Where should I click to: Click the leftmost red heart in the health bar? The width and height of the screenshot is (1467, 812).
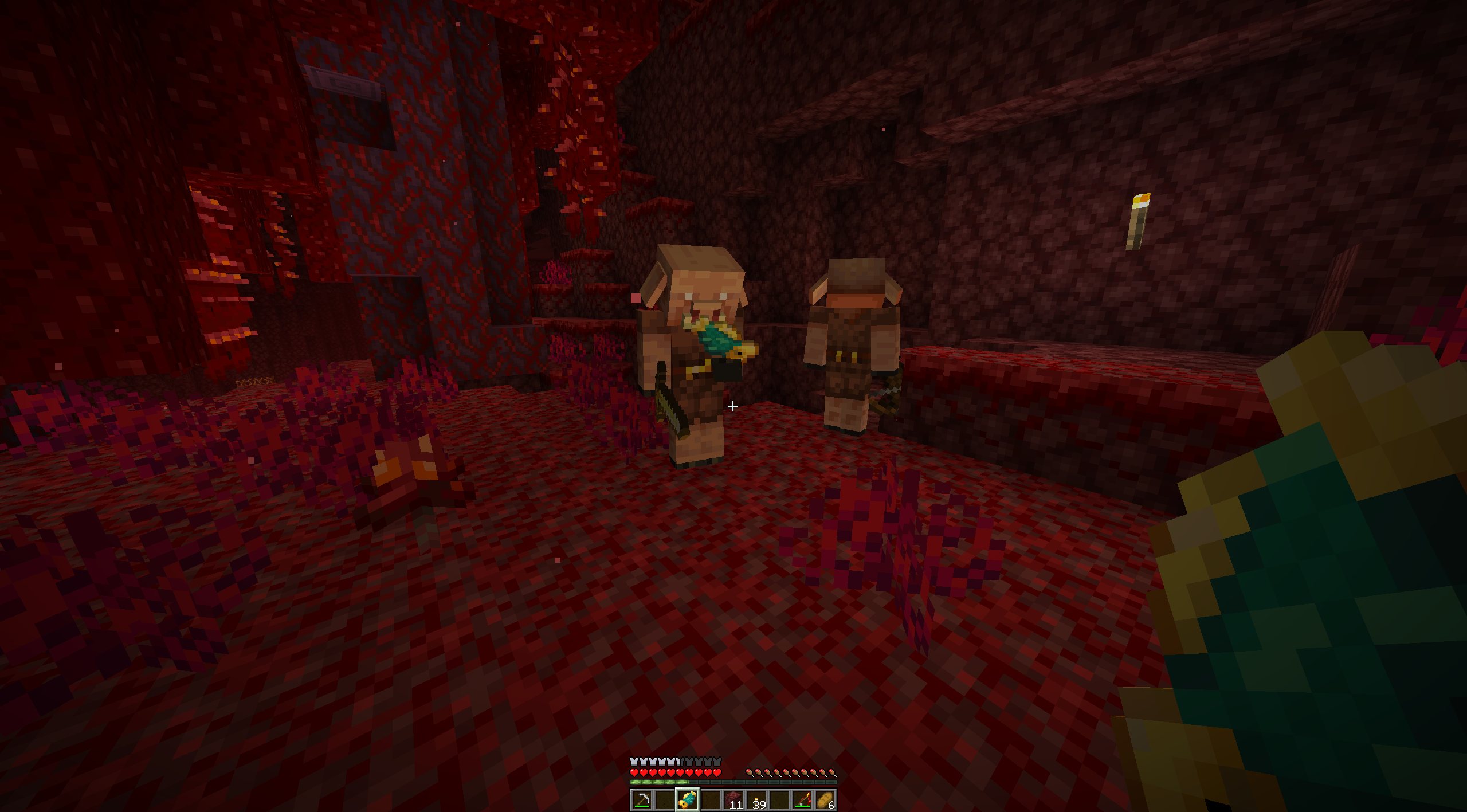point(634,772)
